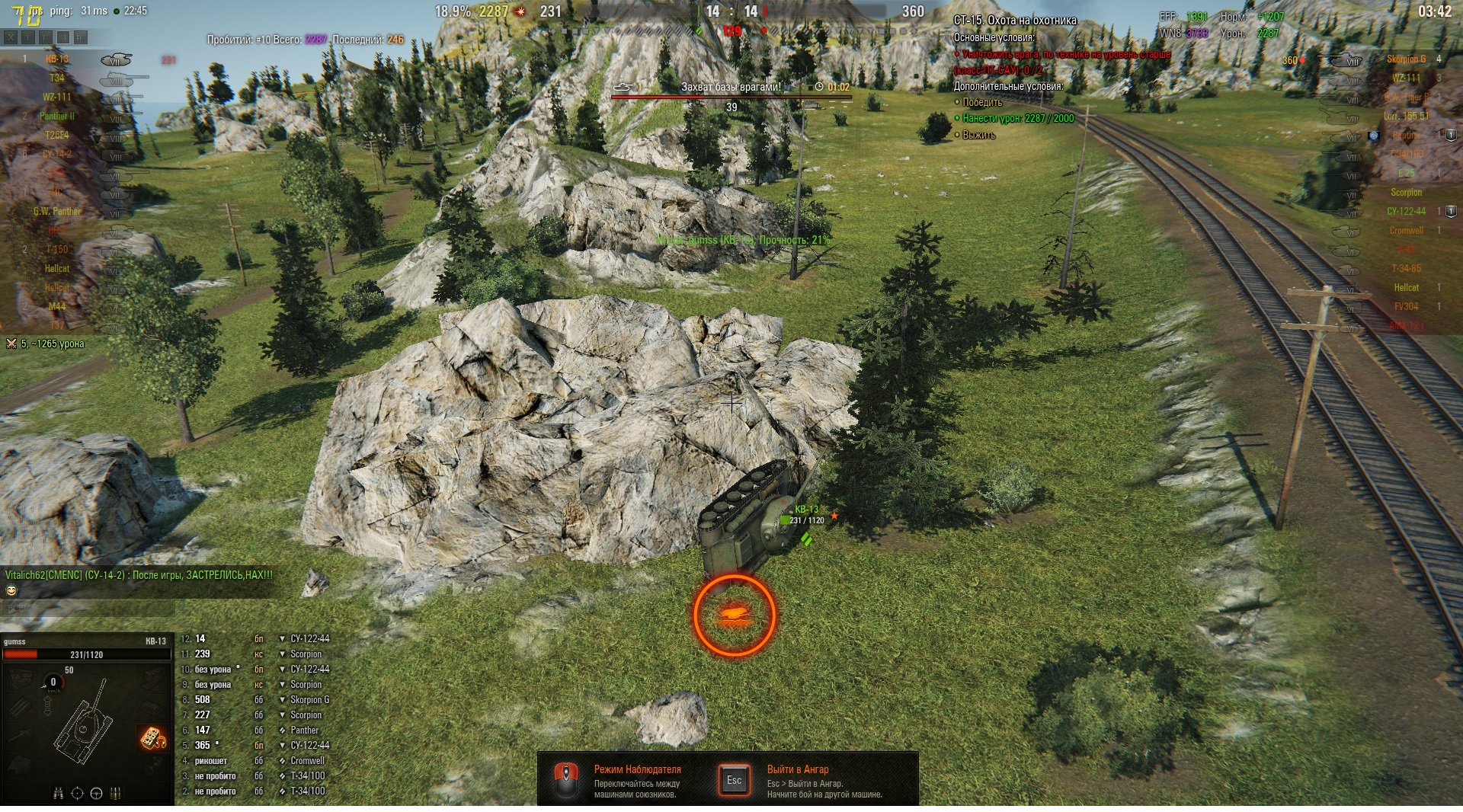Click the glowing ammo rack damage icon
The height and width of the screenshot is (812, 1463).
tap(152, 737)
